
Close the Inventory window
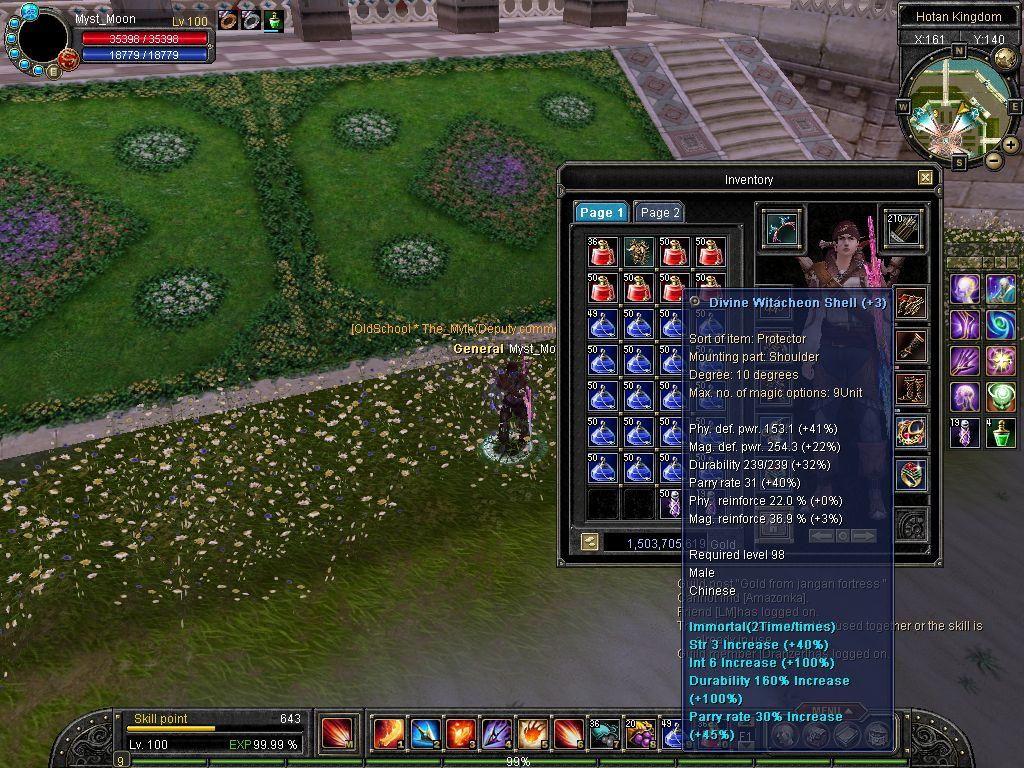(x=925, y=178)
